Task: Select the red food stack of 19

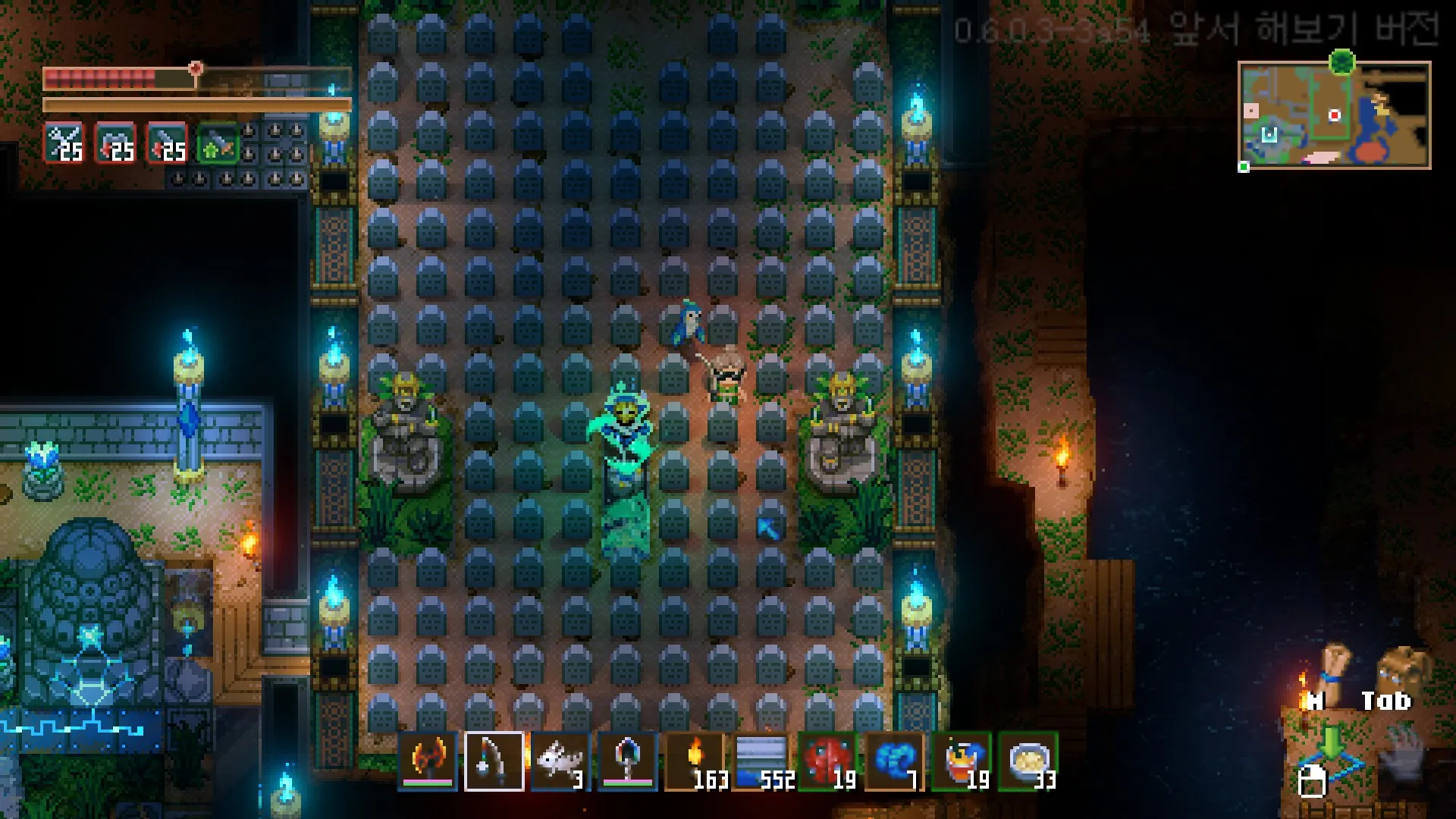Action: coord(827,761)
